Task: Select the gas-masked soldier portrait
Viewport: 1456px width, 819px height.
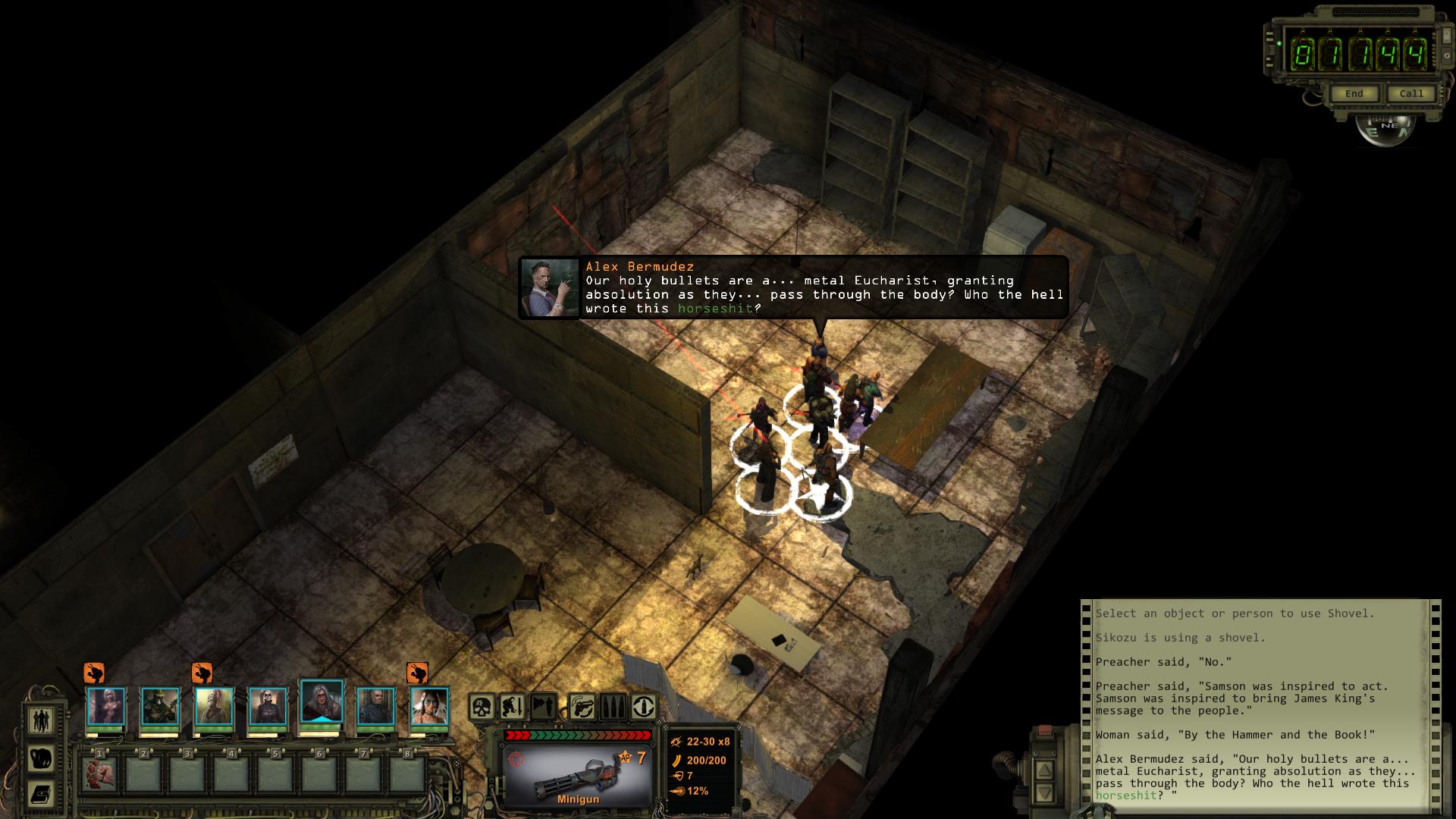Action: click(x=160, y=706)
